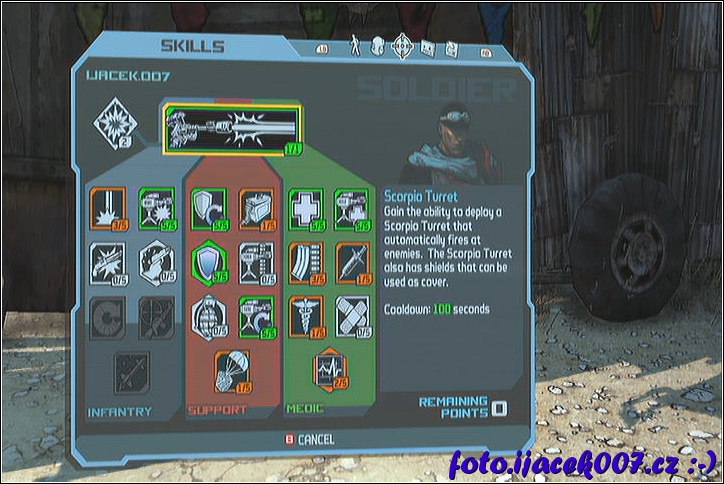Pick the heartbeat monitor skill in Medic
724x484 pixels.
329,368
